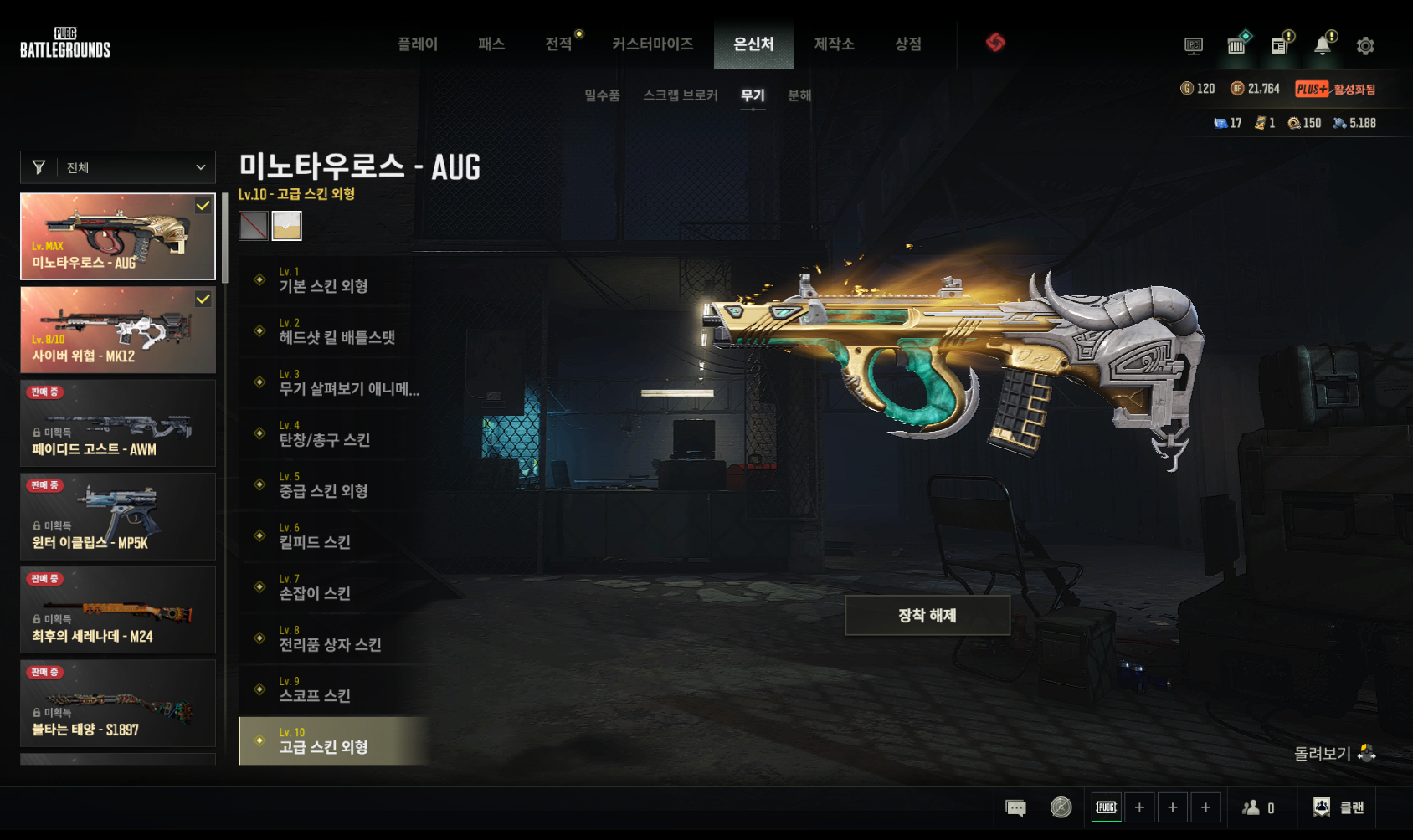Switch to the 상점 (Store) tab

907,44
